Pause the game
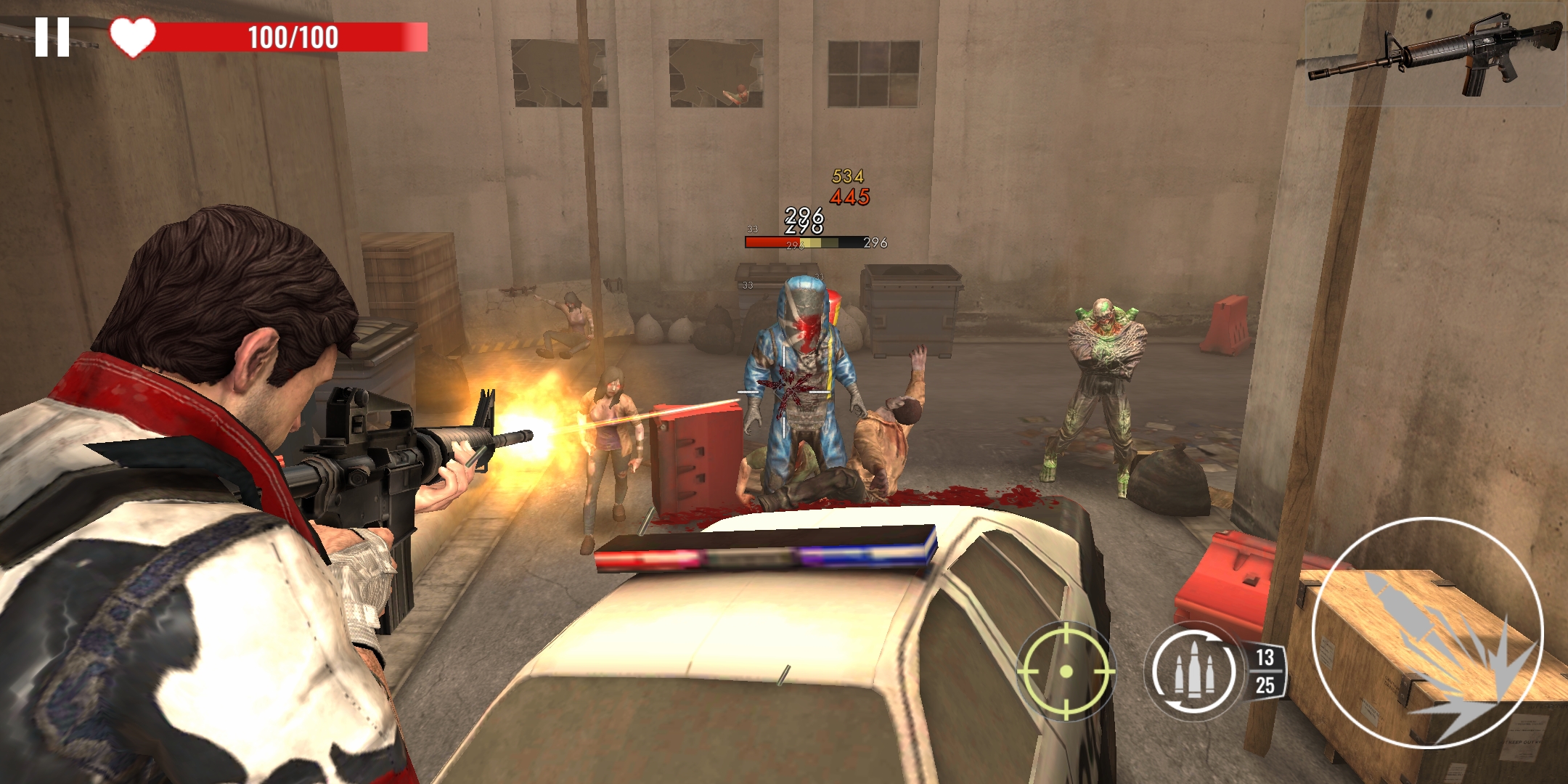 pyautogui.click(x=52, y=37)
